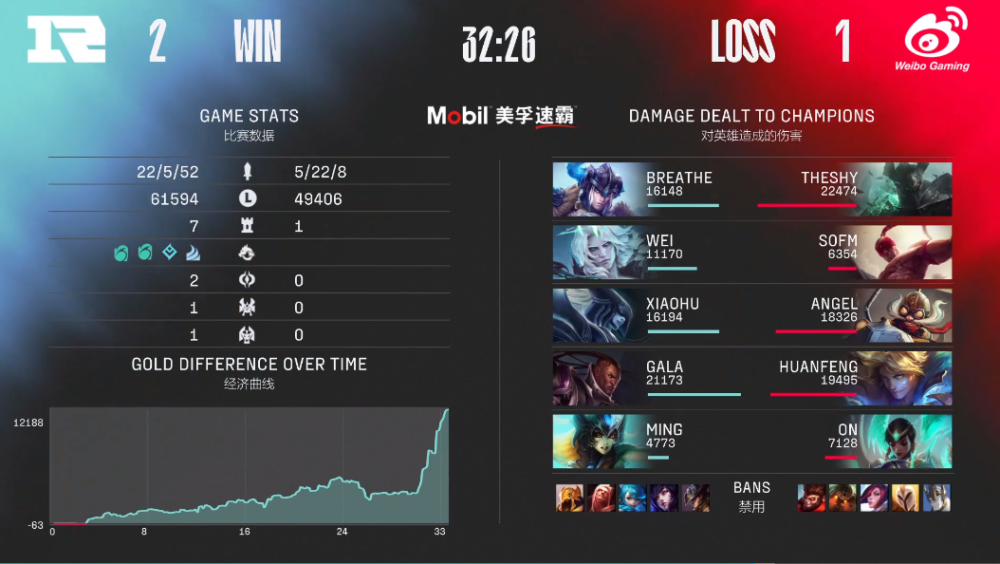1000x564 pixels.
Task: Choose the blue-haired Gwen ban icon
Action: tap(633, 498)
